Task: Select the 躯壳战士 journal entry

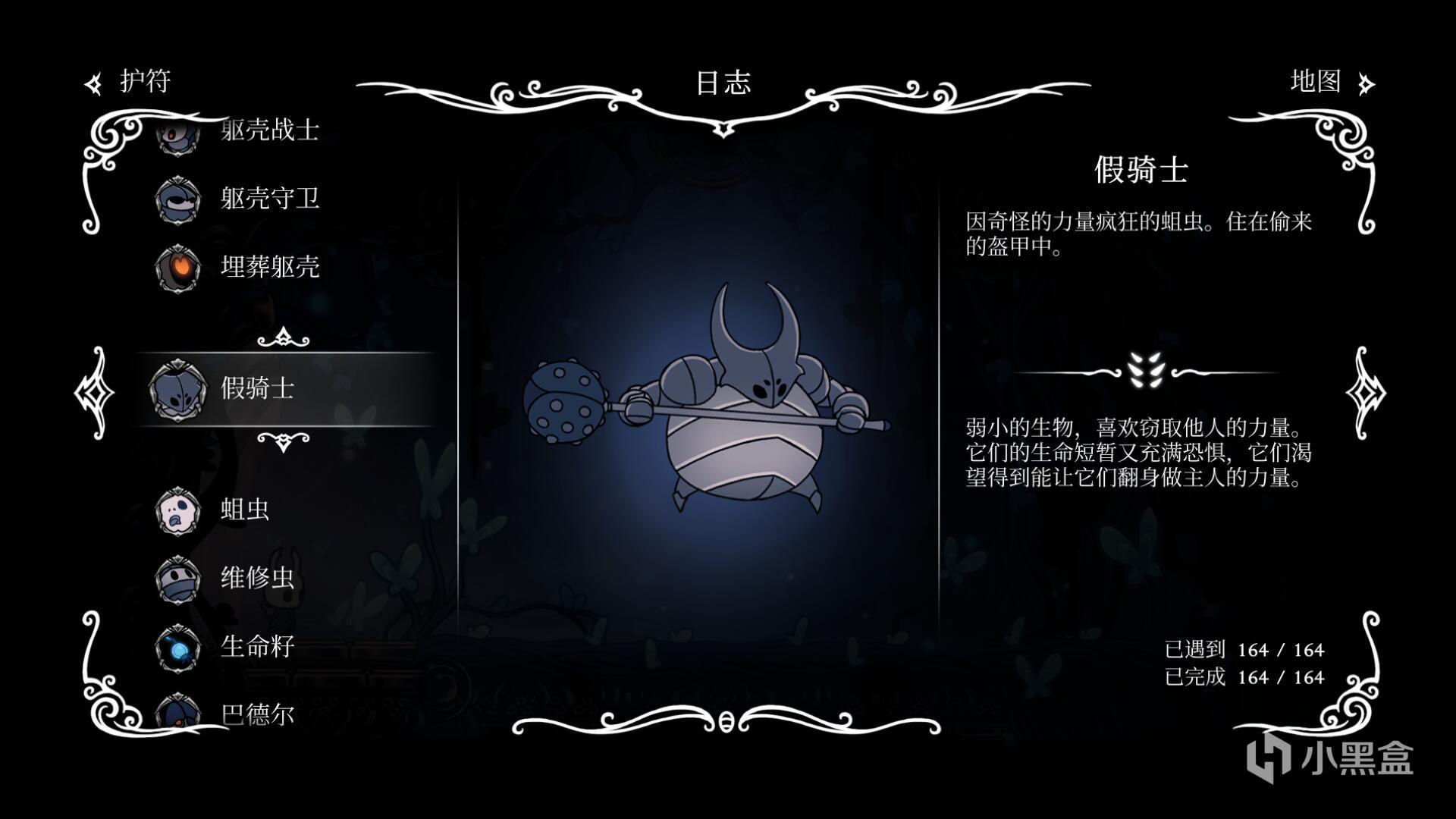Action: point(269,130)
